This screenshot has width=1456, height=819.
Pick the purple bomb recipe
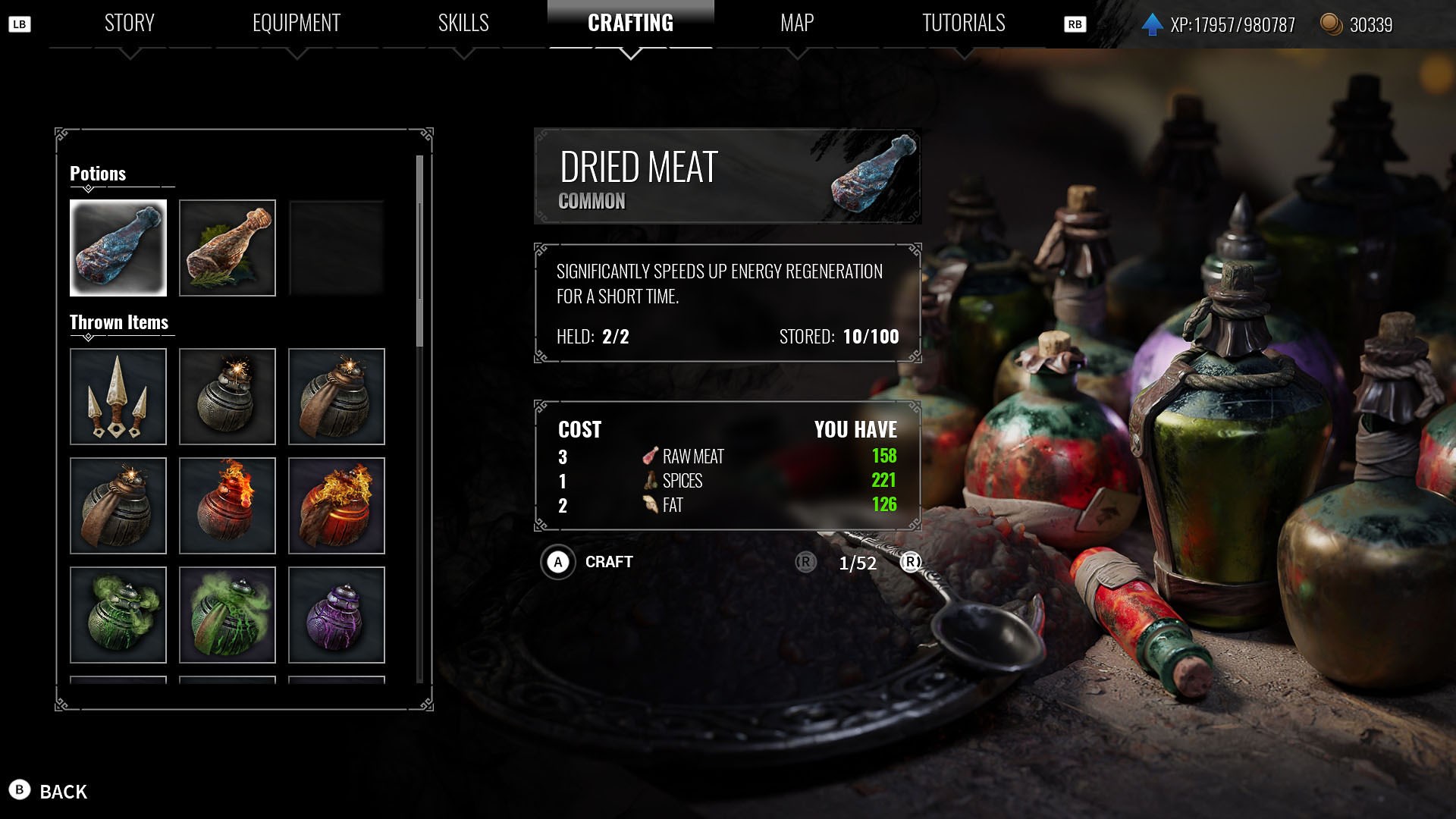pos(337,615)
